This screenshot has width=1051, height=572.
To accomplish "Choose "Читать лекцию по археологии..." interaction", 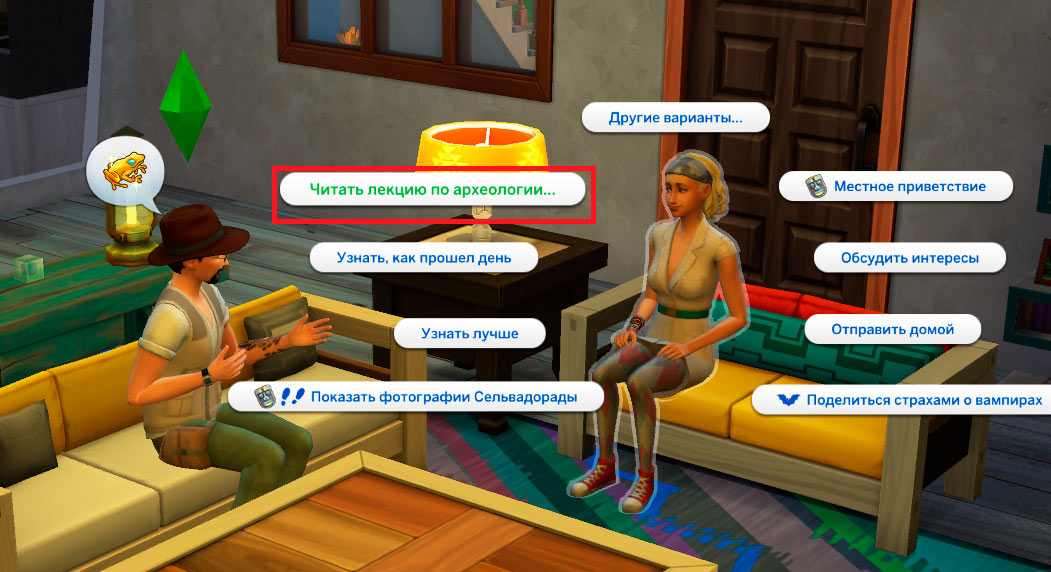I will coord(432,189).
